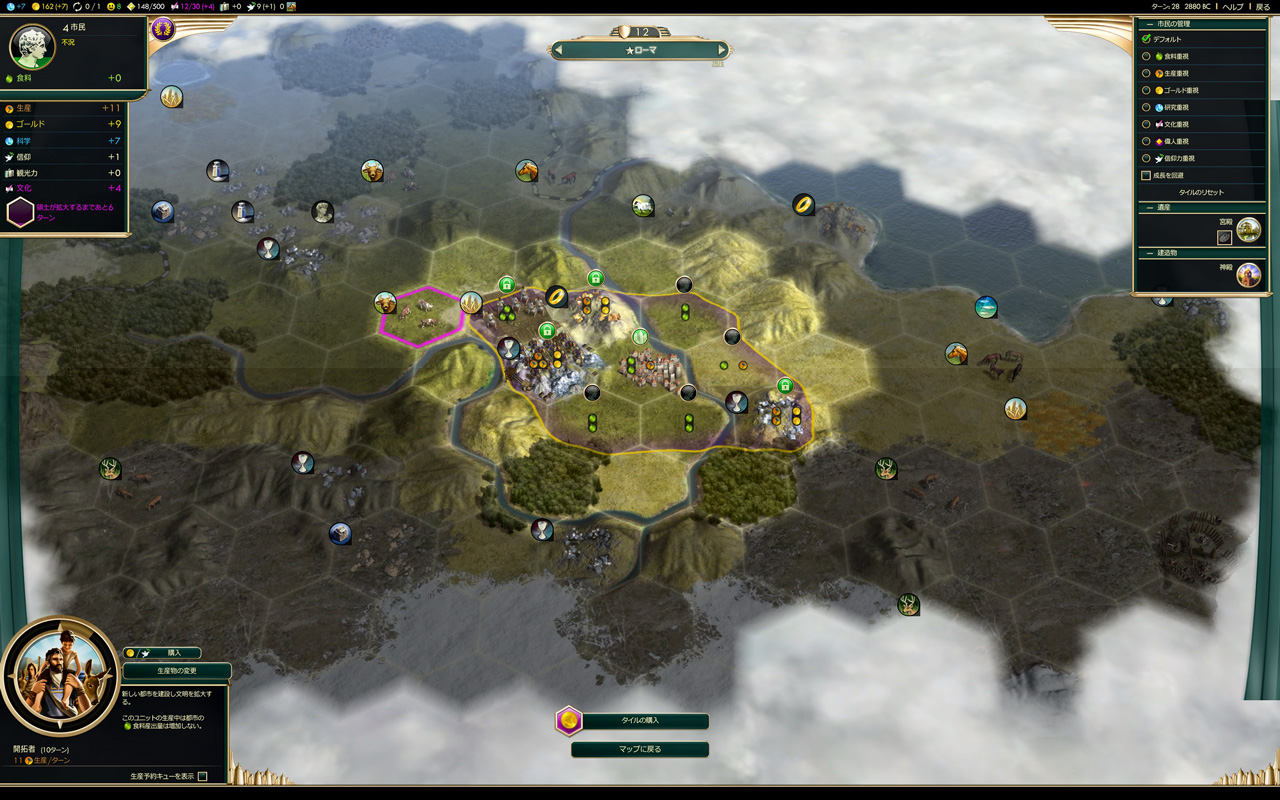The image size is (1280, 800).
Task: Collapse the 市民の管理 section header
Action: 1147,23
